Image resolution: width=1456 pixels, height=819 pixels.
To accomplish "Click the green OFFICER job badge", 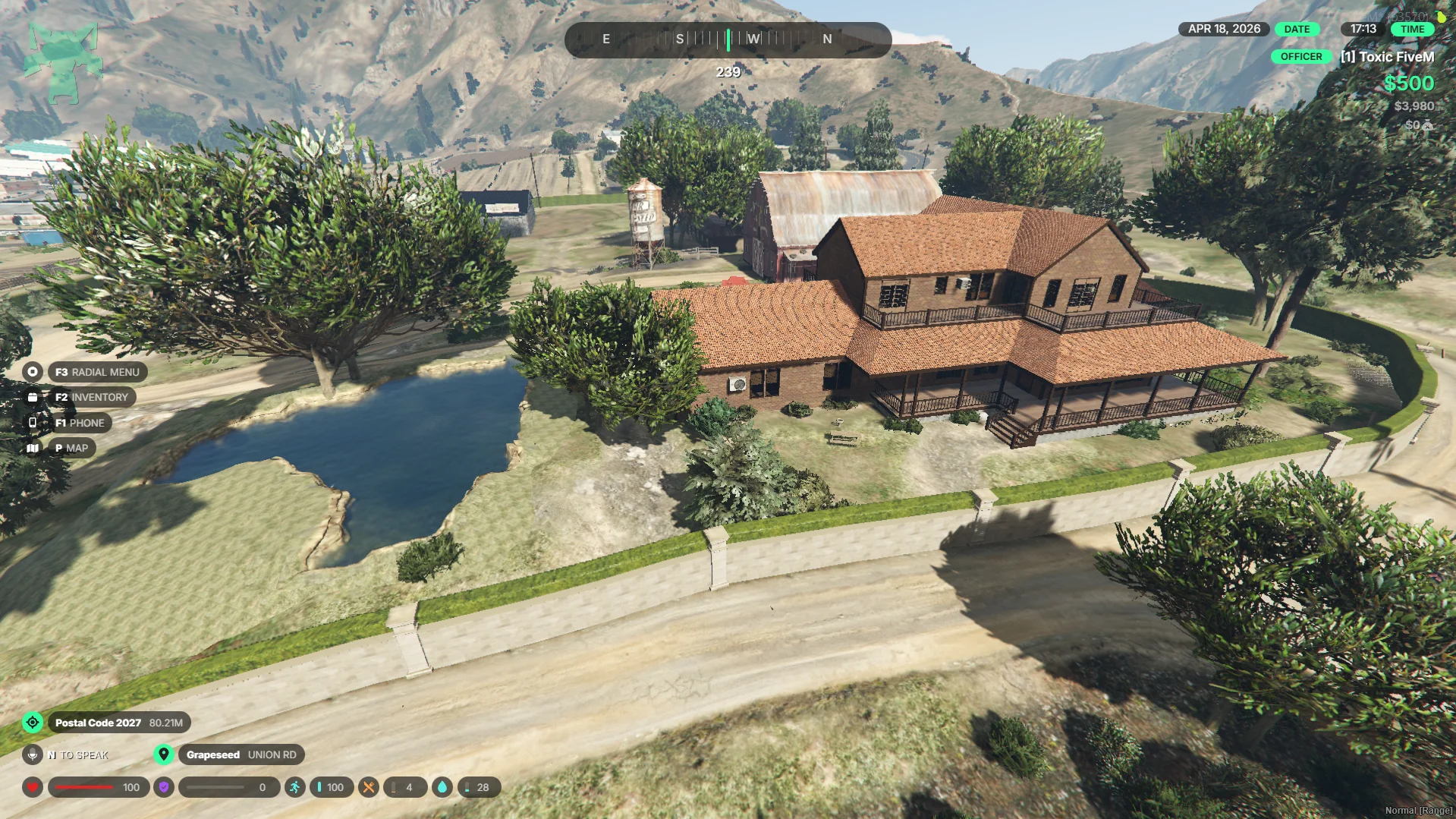I will (1300, 57).
